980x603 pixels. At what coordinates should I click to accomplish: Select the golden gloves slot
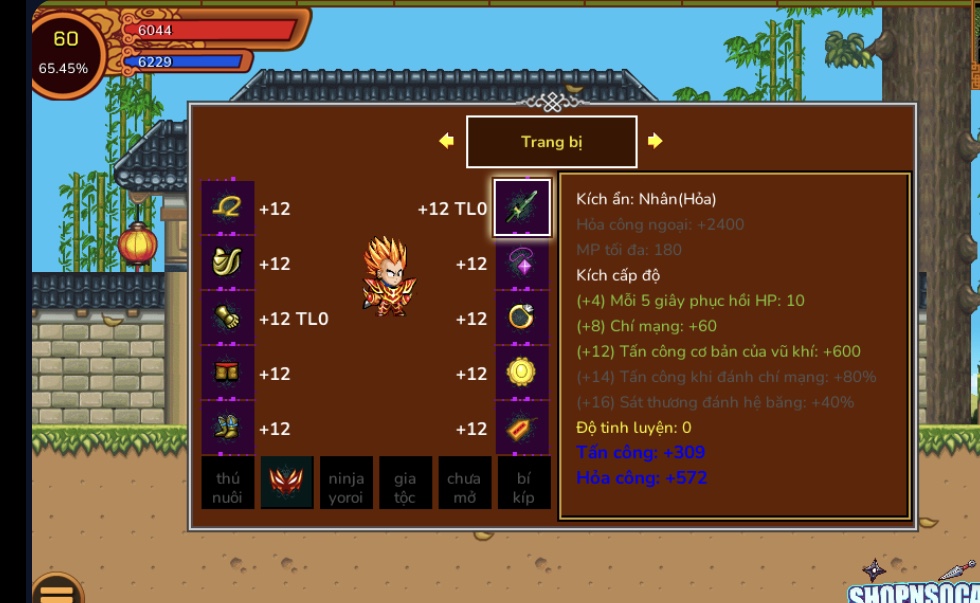point(228,318)
